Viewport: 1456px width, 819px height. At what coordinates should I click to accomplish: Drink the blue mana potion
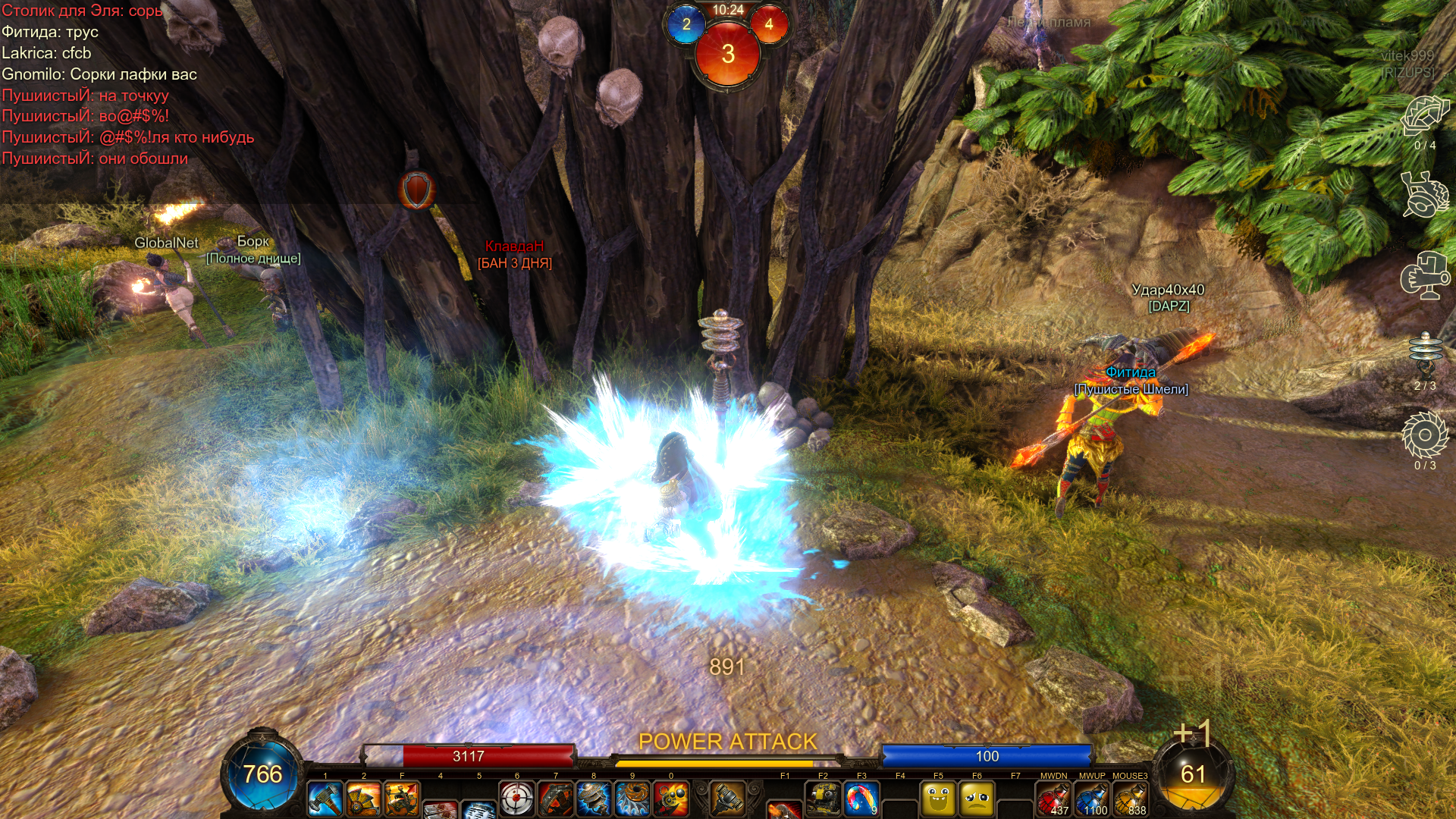(x=1092, y=799)
